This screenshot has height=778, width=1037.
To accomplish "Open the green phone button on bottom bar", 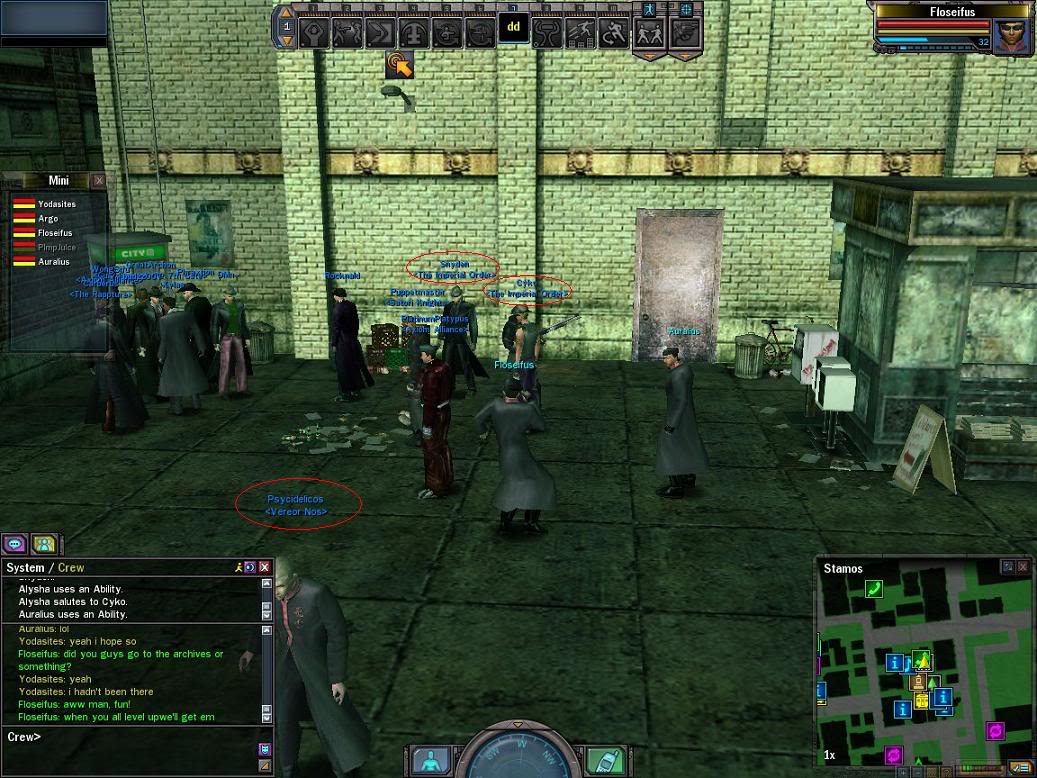I will (600, 760).
